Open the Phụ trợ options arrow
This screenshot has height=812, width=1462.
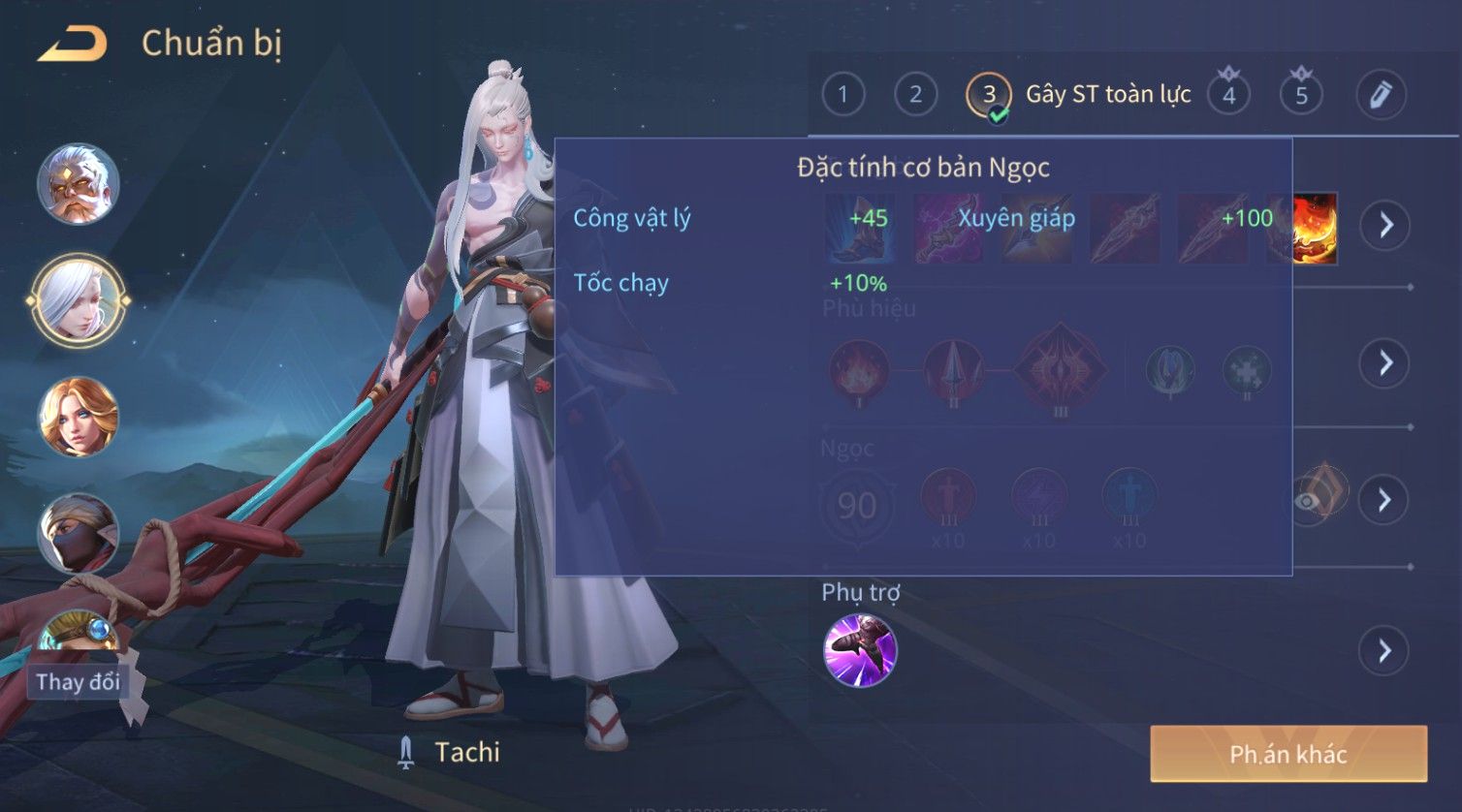pos(1384,650)
